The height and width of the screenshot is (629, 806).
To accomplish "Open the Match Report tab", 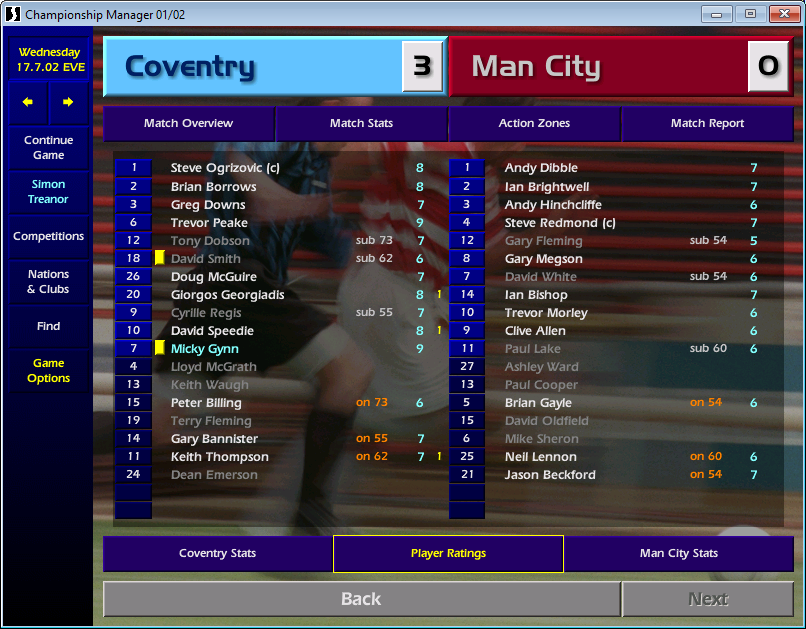I will point(707,124).
